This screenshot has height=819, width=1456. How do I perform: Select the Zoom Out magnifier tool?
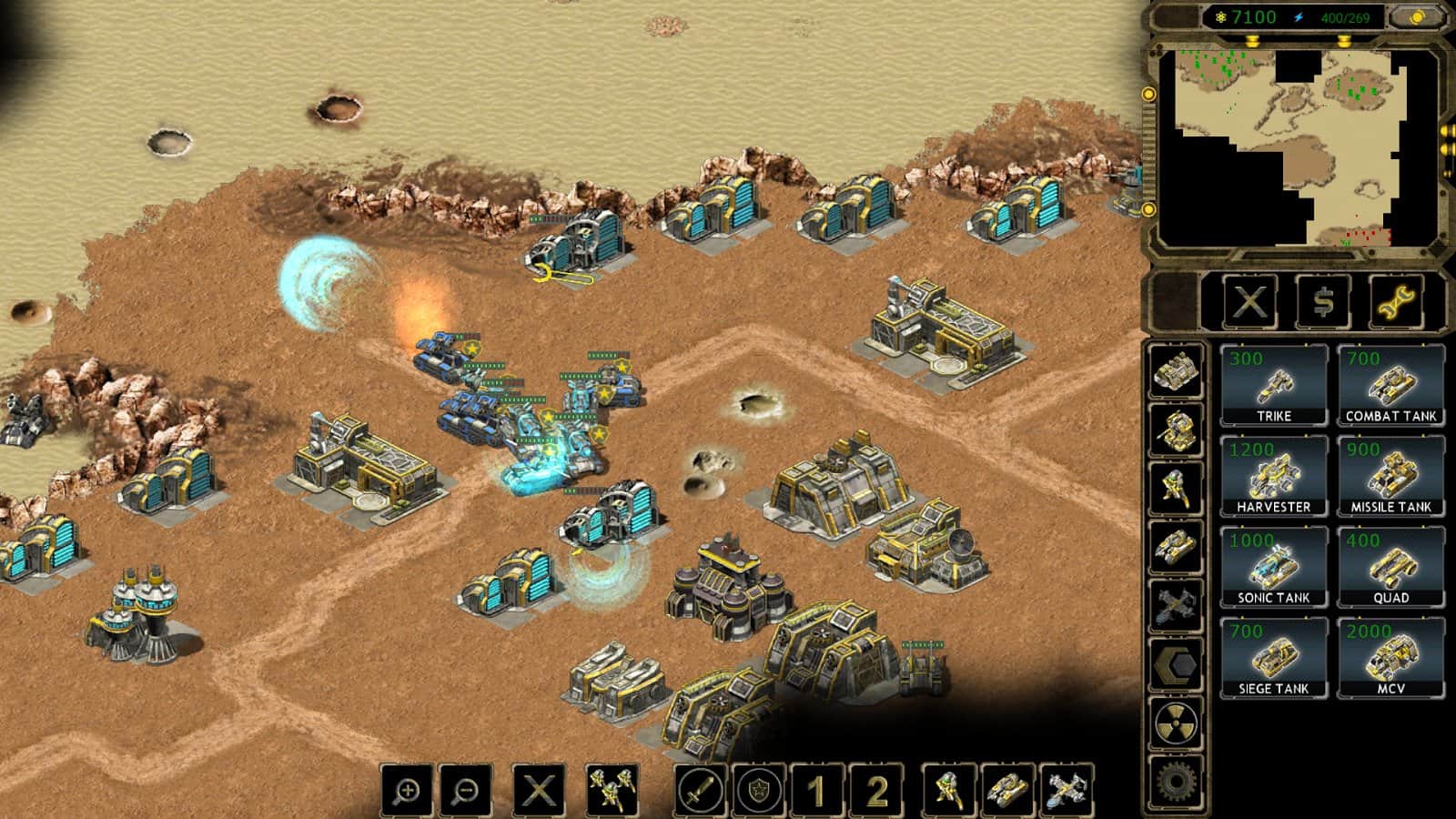pos(464,788)
